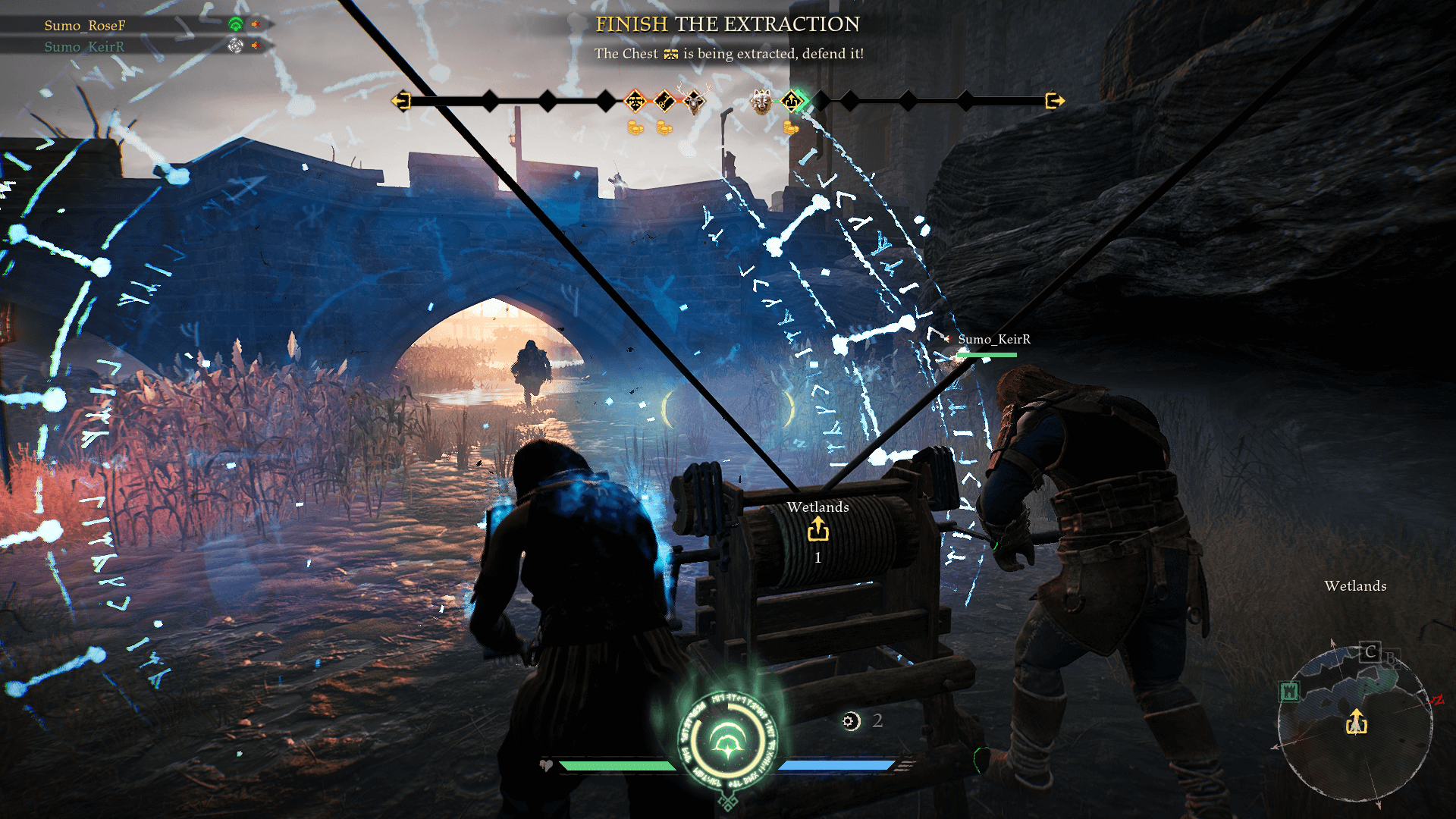
Task: Click the key objective diamond on progress bar
Action: (664, 101)
